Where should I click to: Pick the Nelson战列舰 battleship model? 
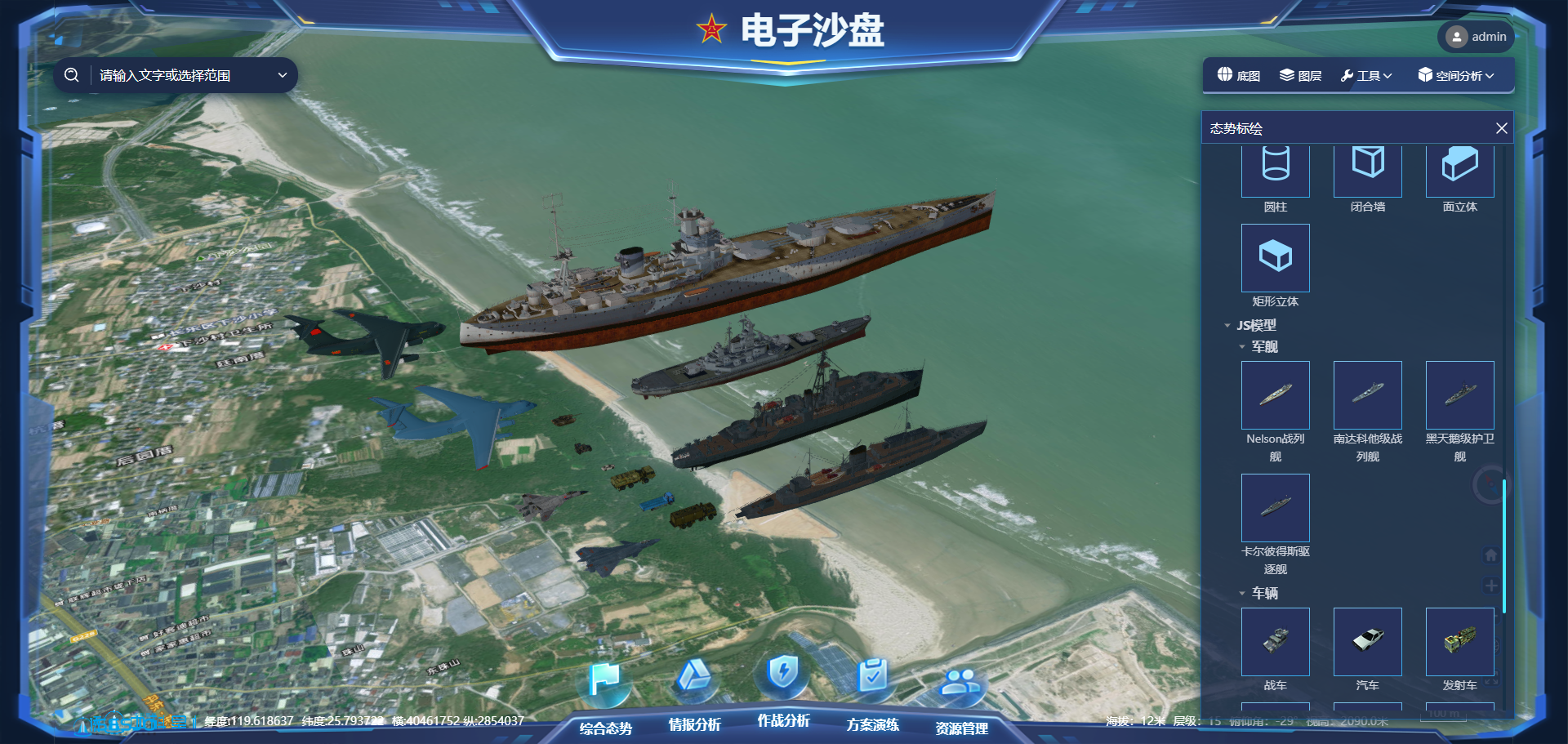coord(1275,395)
